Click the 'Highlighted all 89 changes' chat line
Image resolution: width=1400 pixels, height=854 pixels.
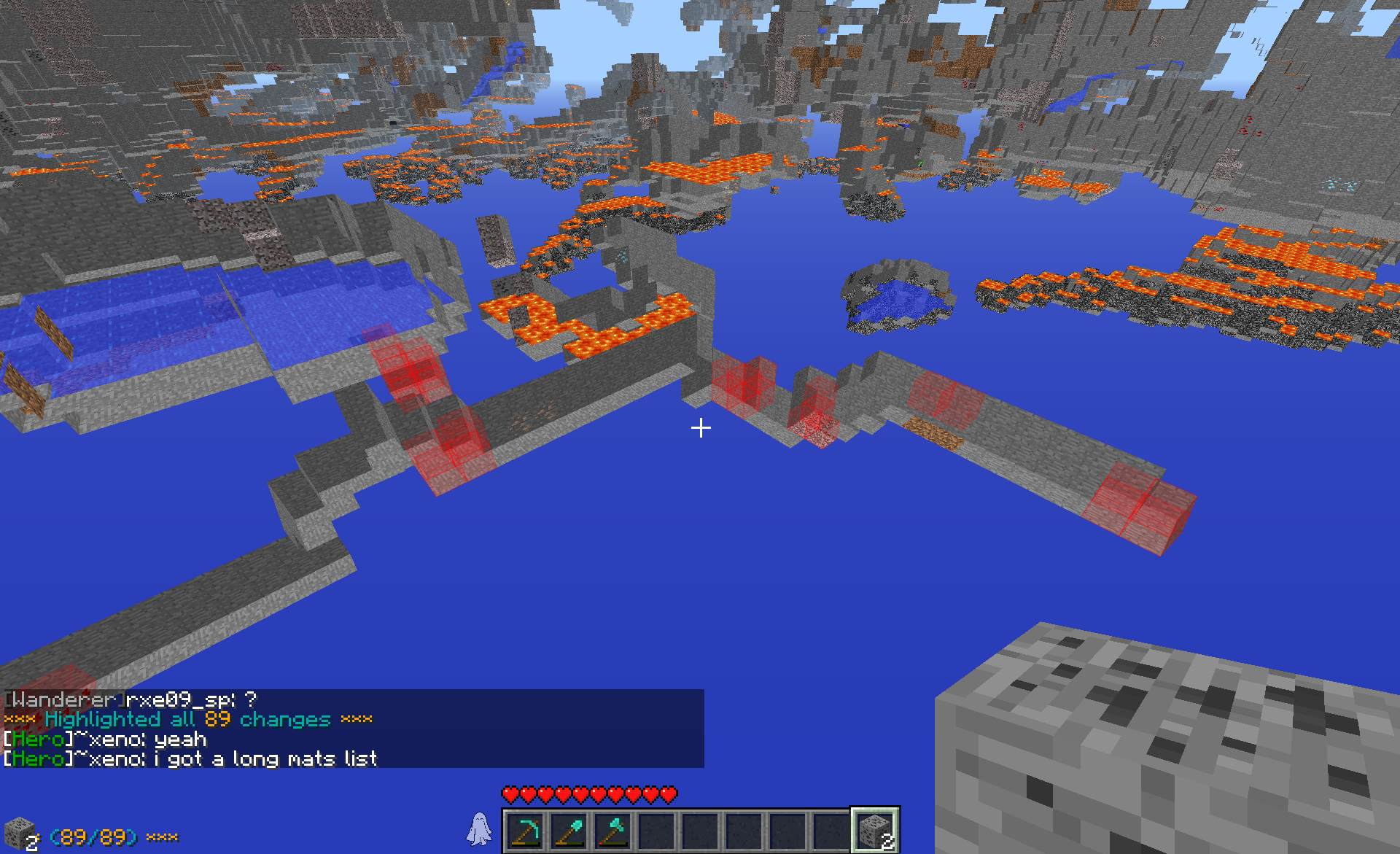[x=188, y=720]
